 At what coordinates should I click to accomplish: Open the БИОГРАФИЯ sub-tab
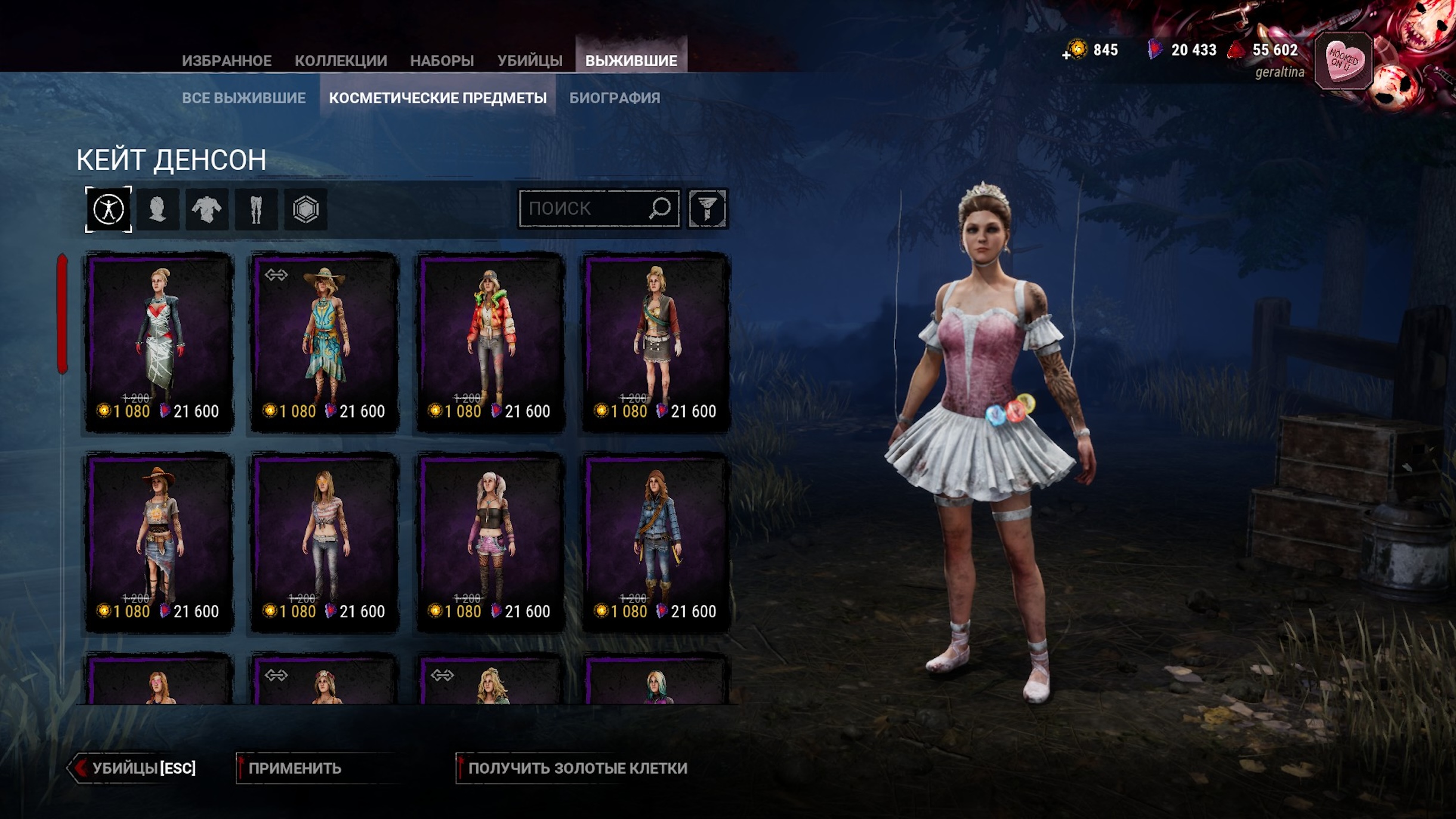(615, 98)
